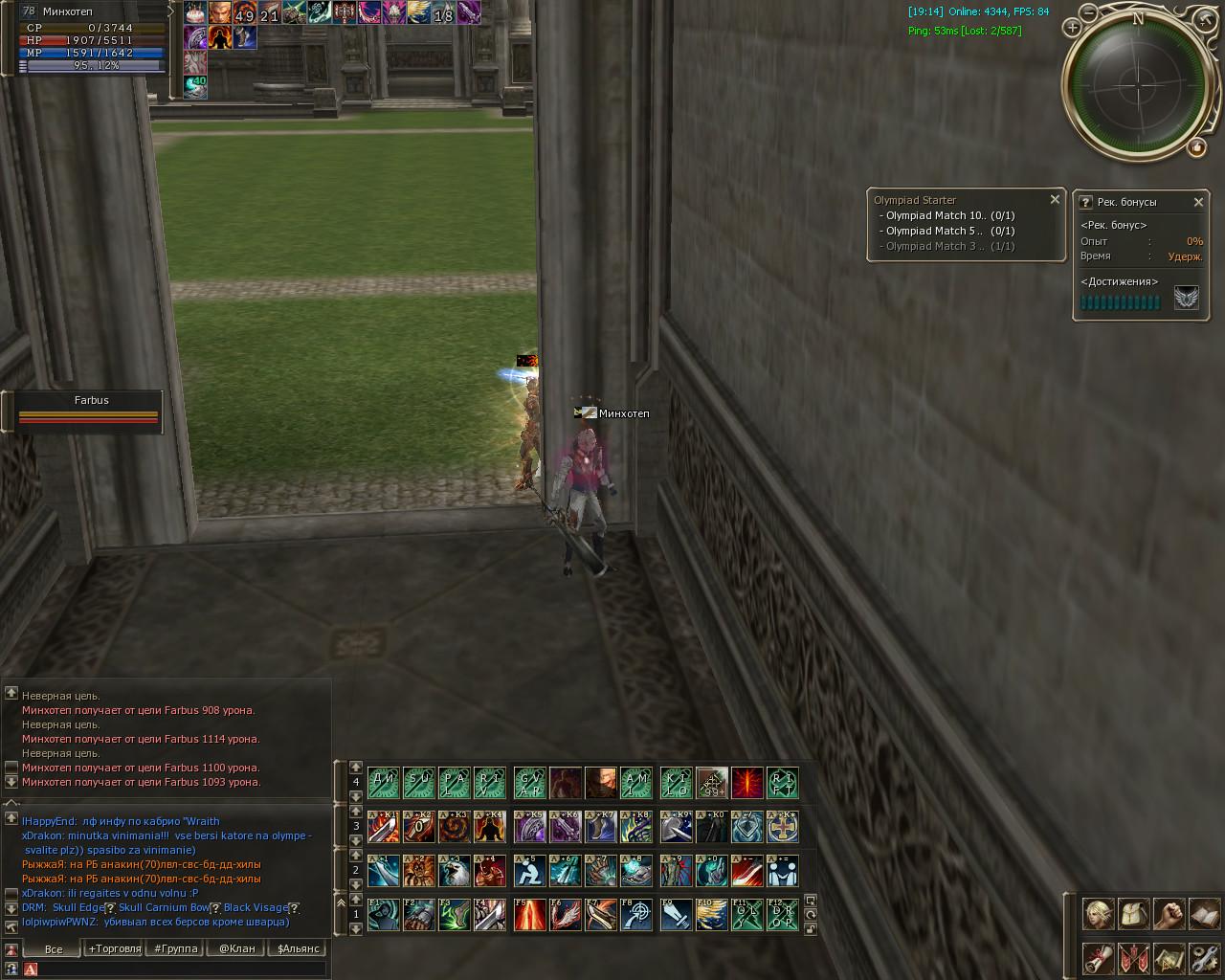1225x980 pixels.
Task: Open the actions fist icon
Action: tap(1169, 914)
